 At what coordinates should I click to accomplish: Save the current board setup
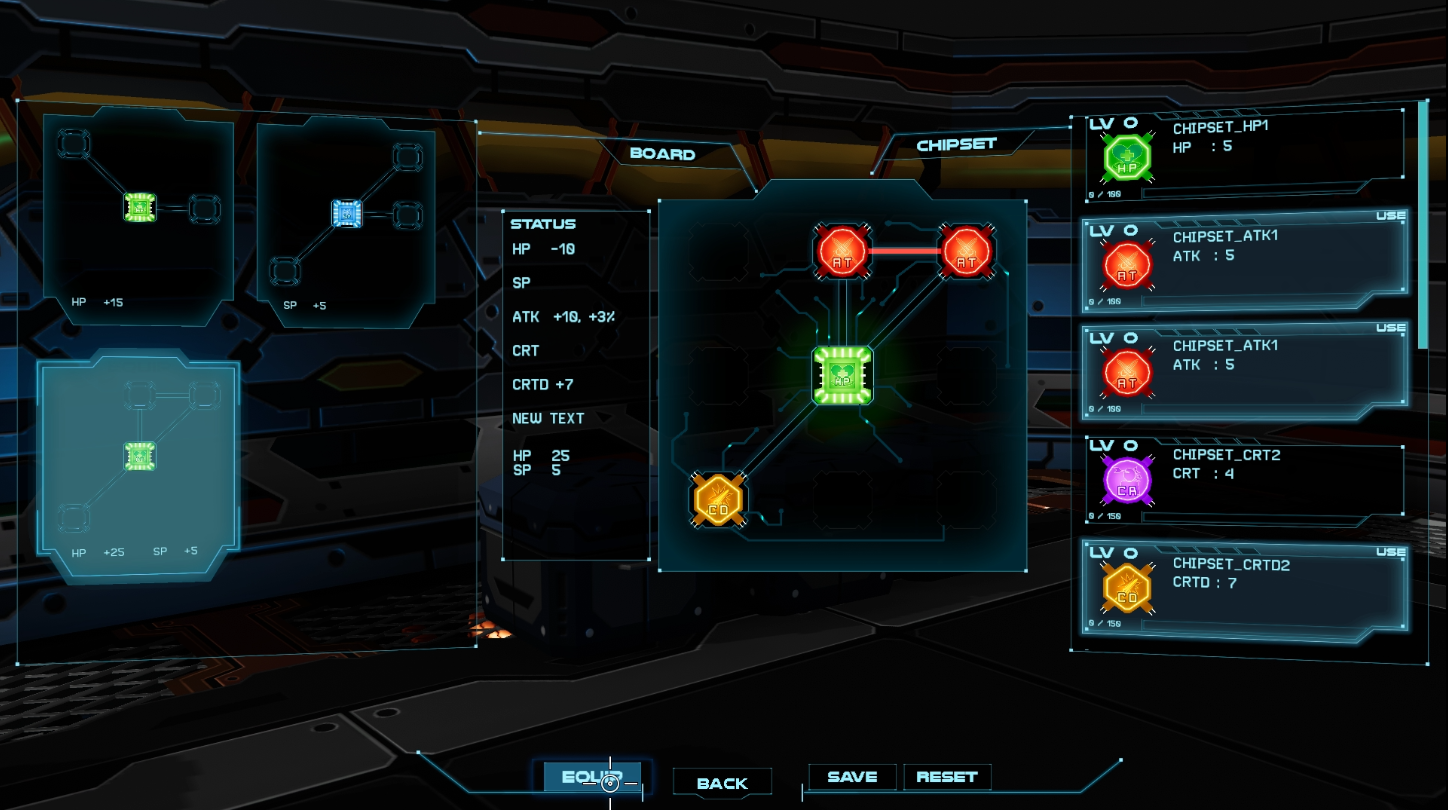tap(852, 777)
